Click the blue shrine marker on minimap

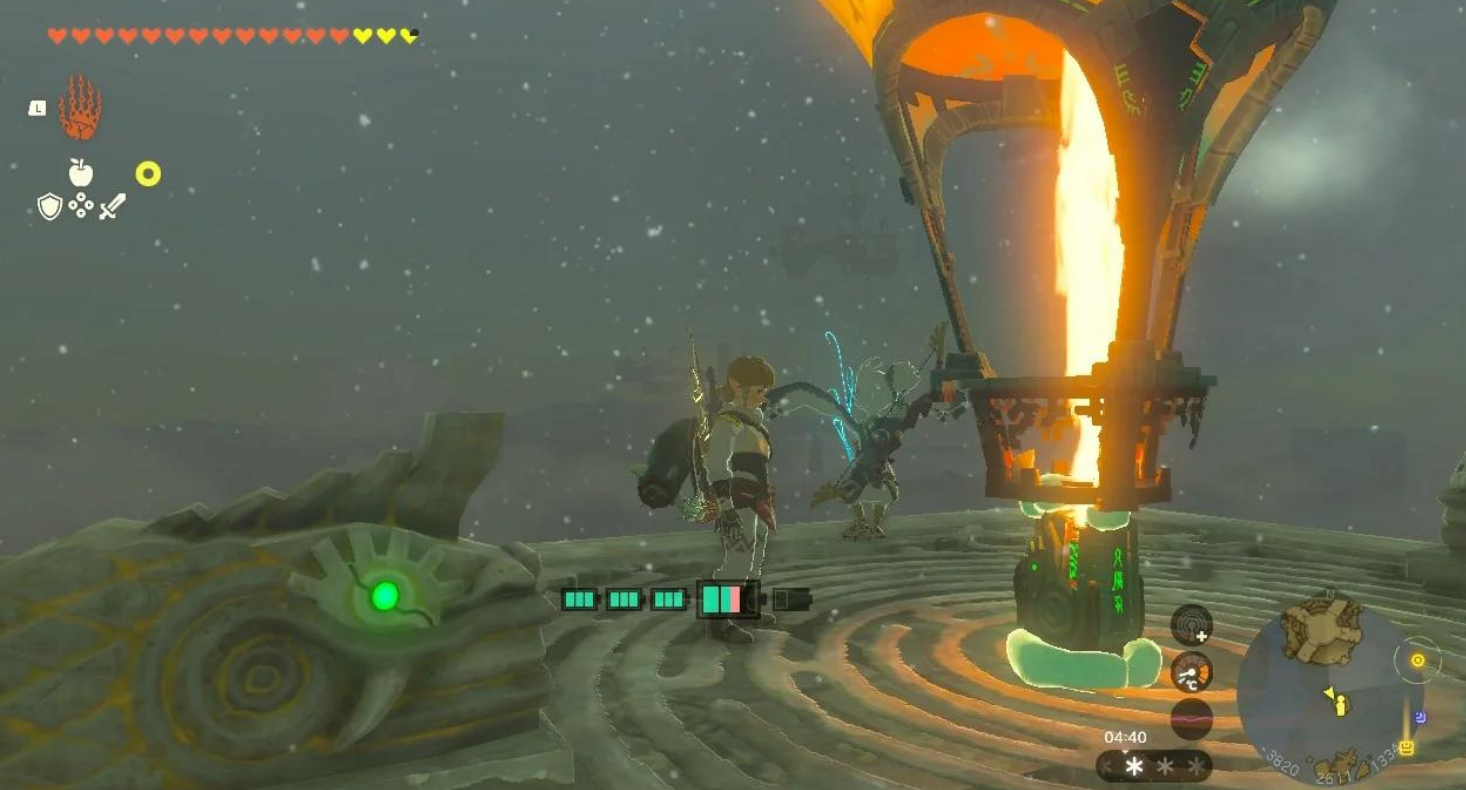click(1422, 717)
